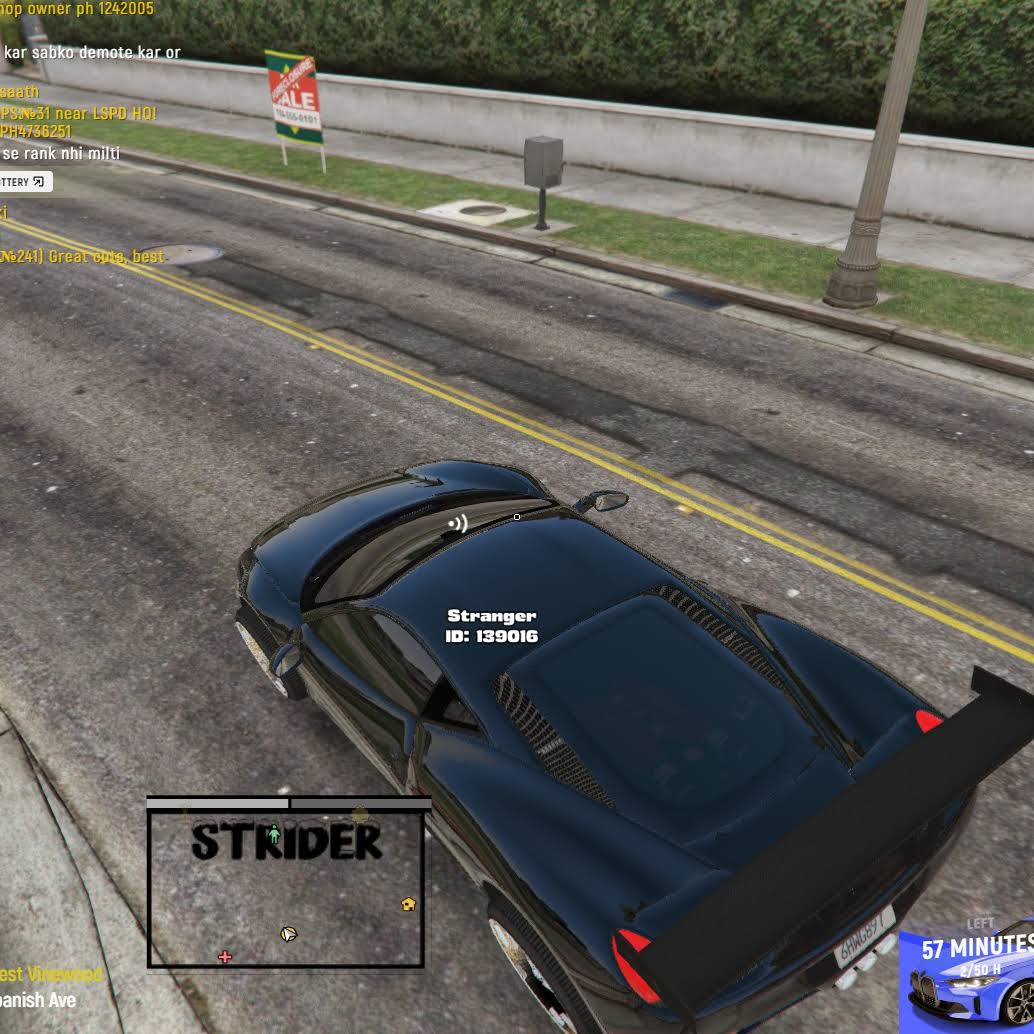The width and height of the screenshot is (1034, 1034).
Task: Open the blue car reward banner
Action: [967, 978]
